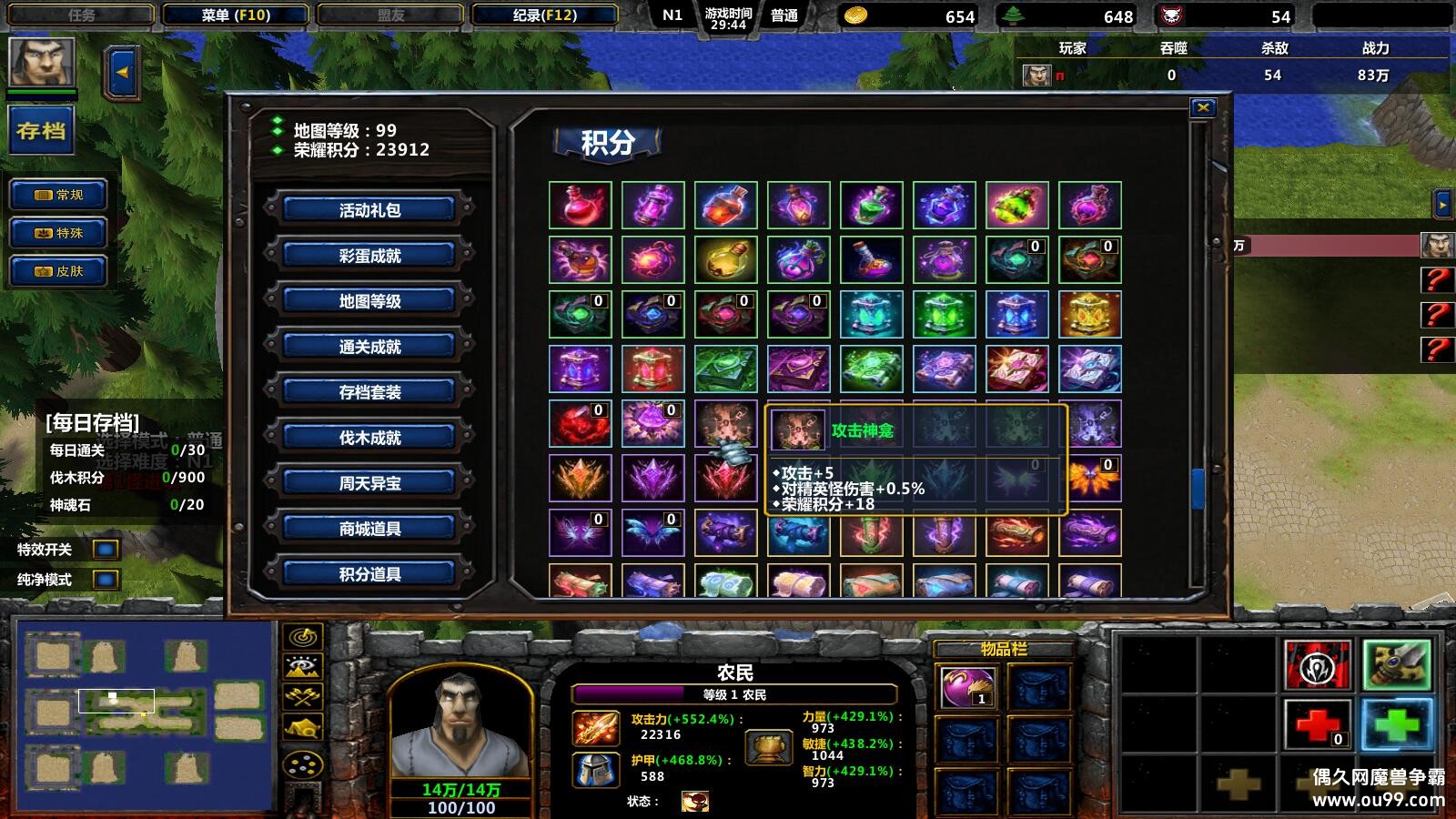The height and width of the screenshot is (819, 1456).
Task: Close the 积分 panel
Action: click(1203, 107)
